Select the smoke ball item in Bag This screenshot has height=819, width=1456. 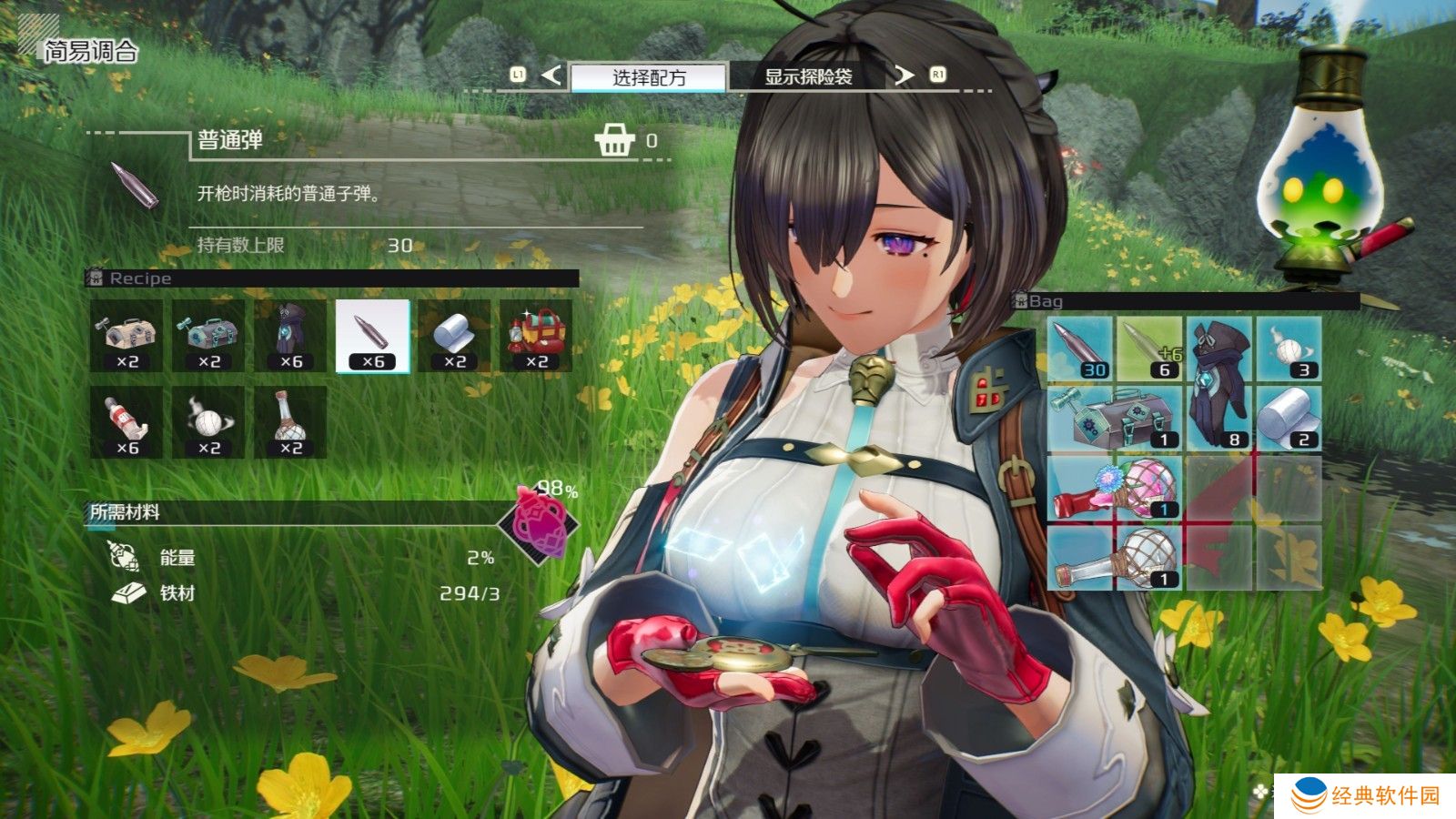pyautogui.click(x=1289, y=349)
